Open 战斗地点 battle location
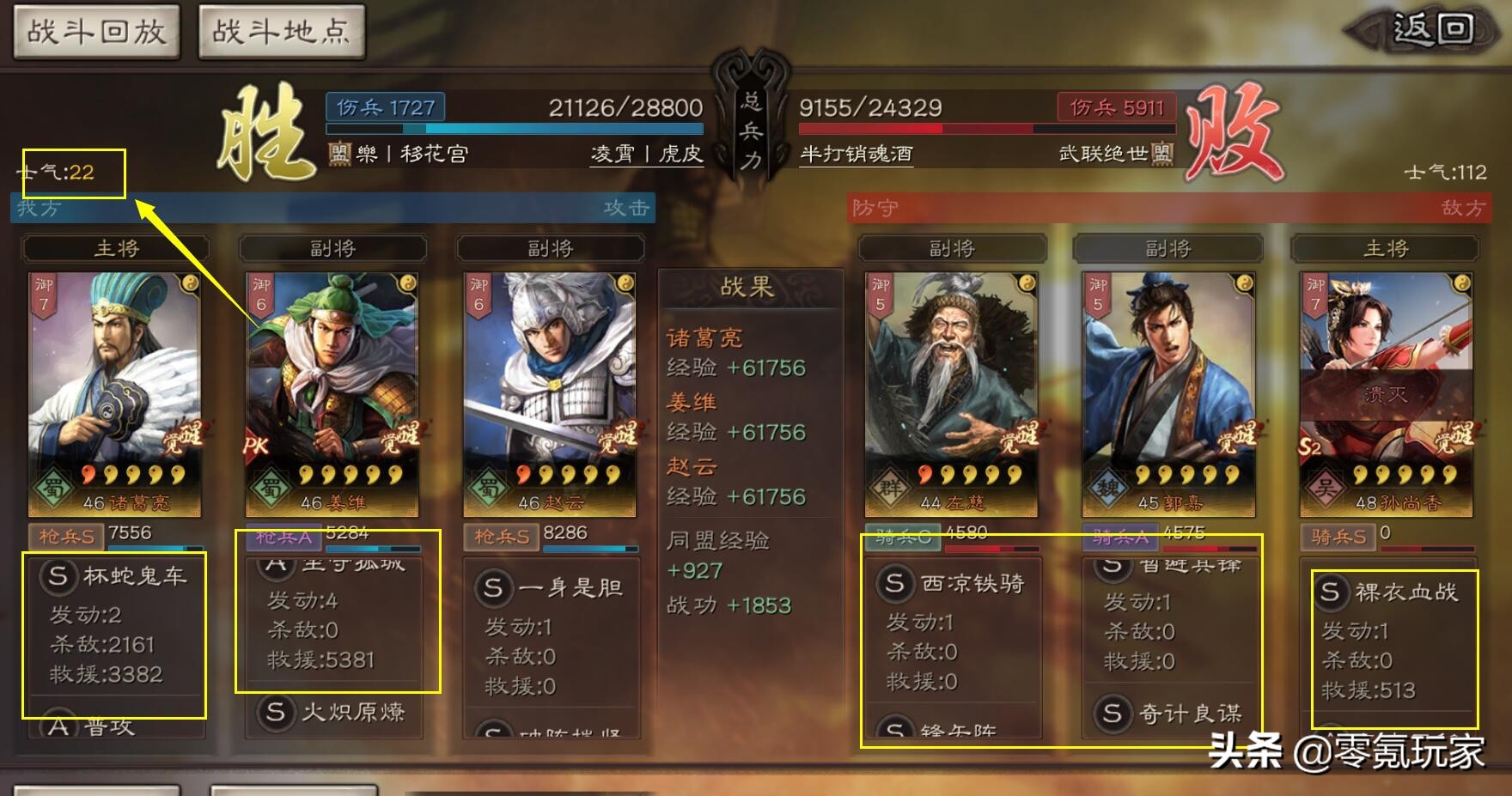Viewport: 1512px width, 796px height. pyautogui.click(x=282, y=31)
